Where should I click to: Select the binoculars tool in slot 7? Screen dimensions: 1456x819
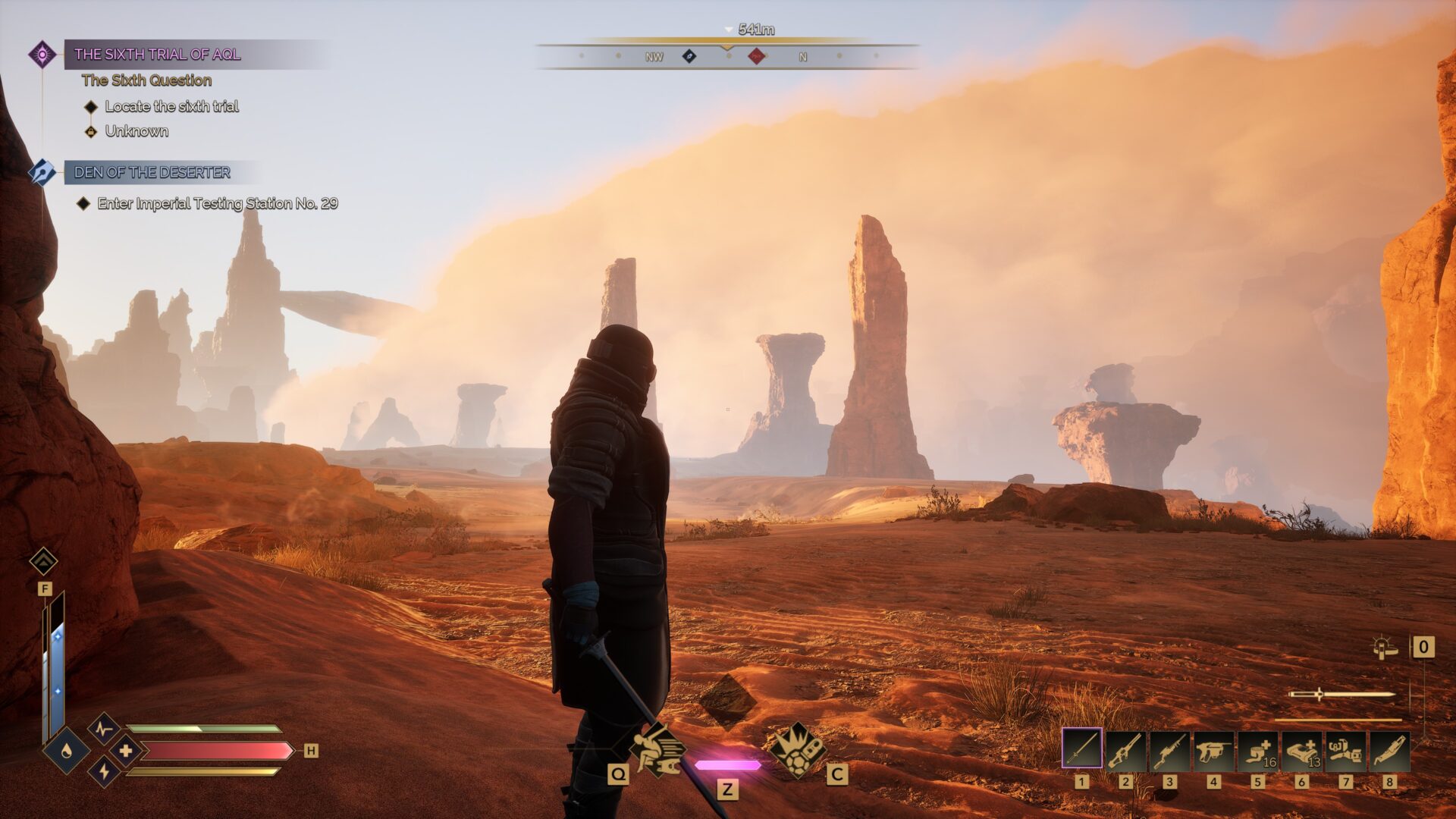1345,750
